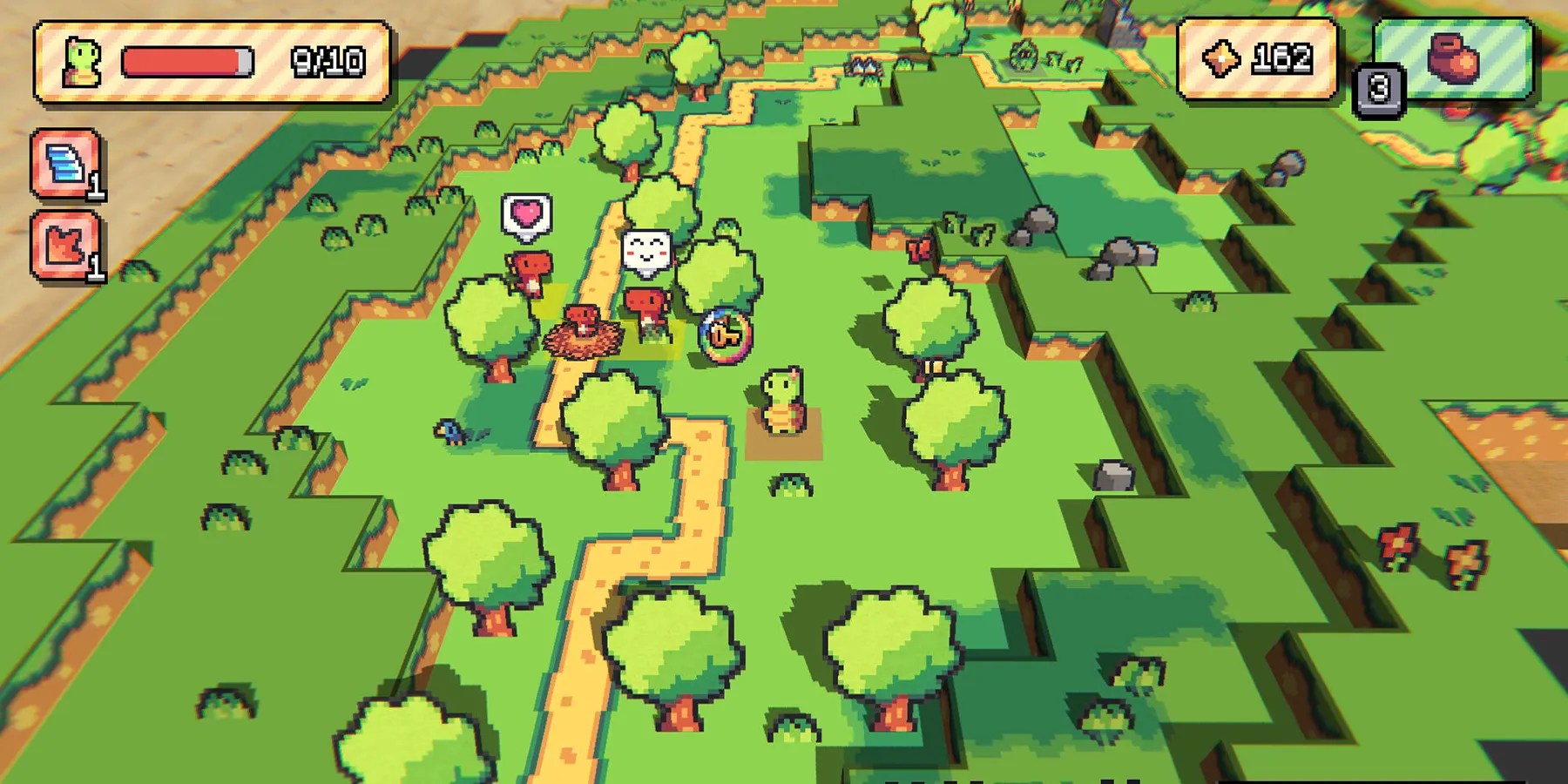Click the green dino portrait on the health bar
Screen dimensions: 1568x784
point(81,61)
